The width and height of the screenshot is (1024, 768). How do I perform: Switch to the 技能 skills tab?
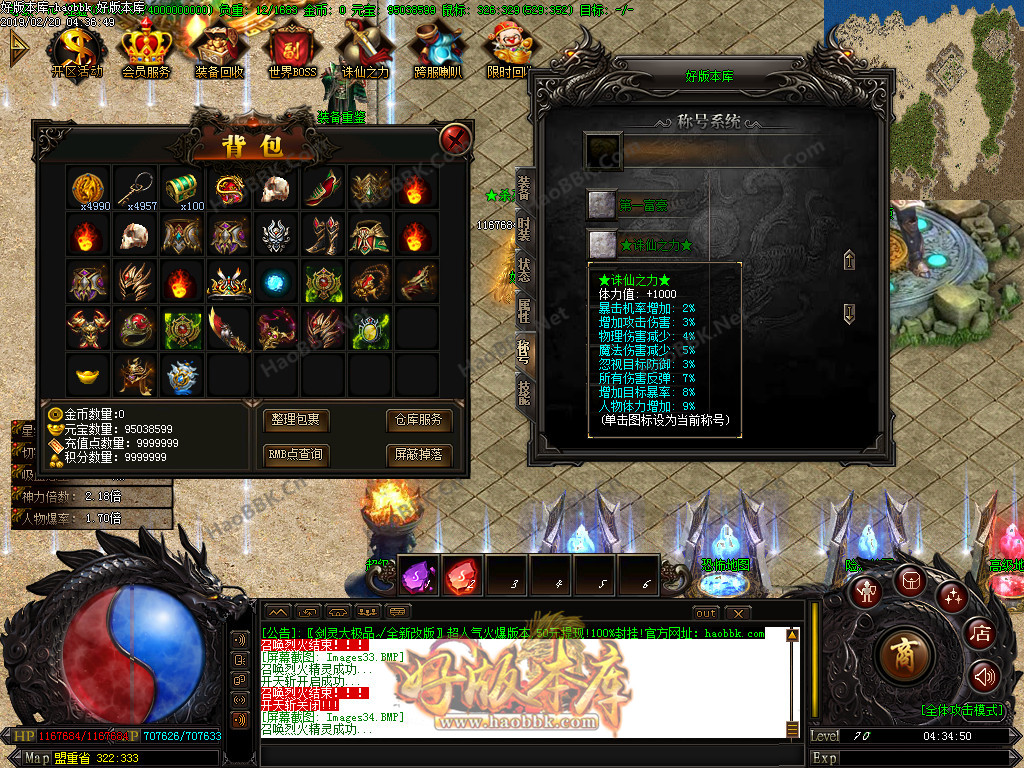524,392
